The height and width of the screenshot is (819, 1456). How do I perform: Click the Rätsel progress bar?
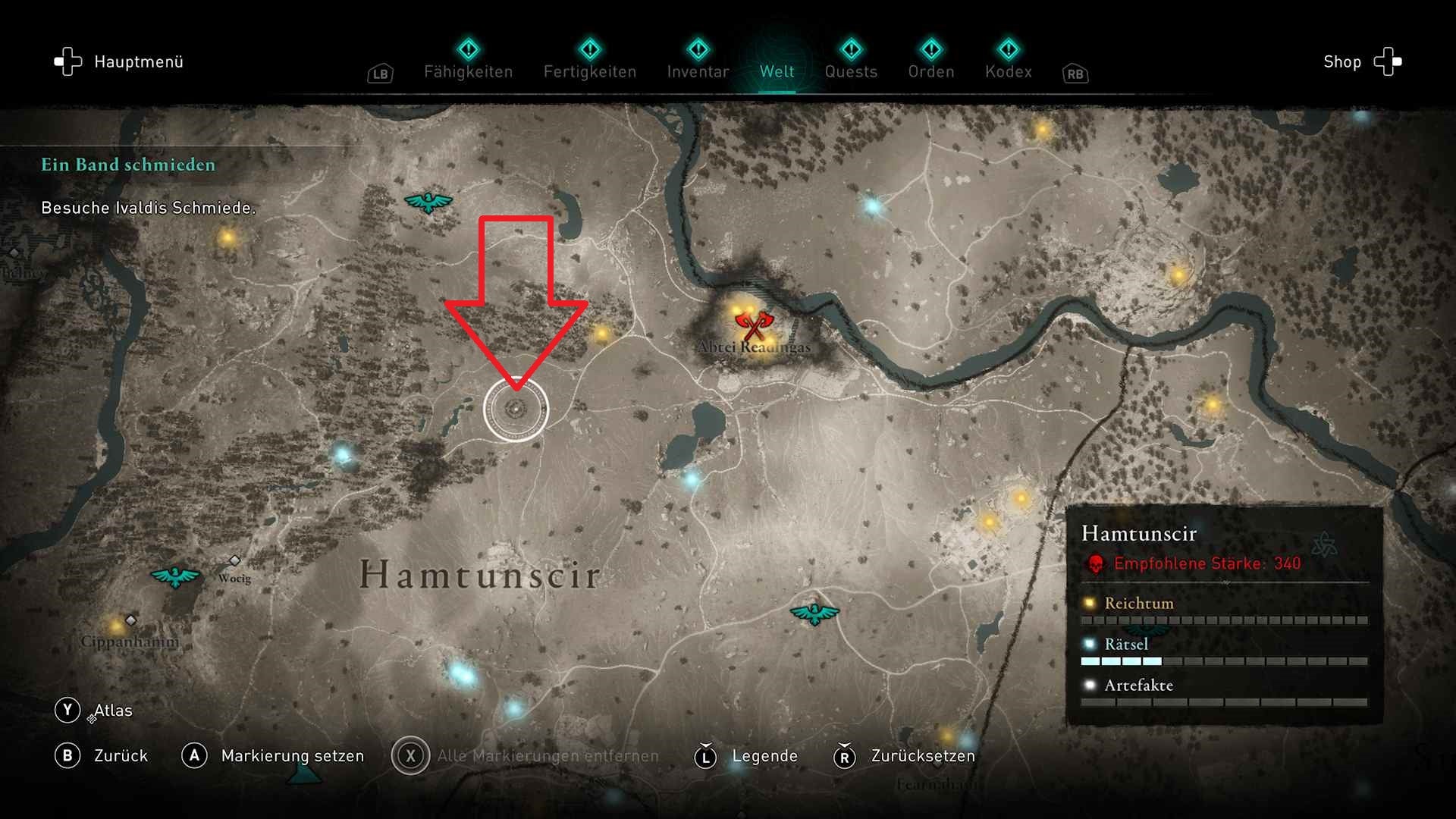1224,661
